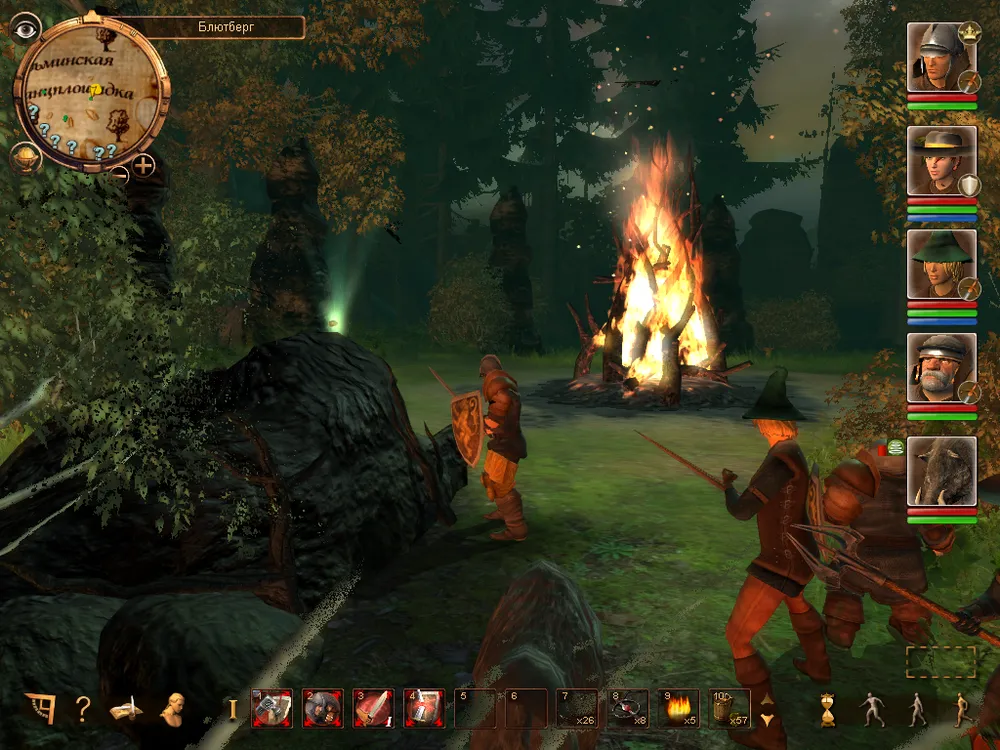Use the flame item in slot nine
This screenshot has width=1000, height=750.
[x=679, y=708]
